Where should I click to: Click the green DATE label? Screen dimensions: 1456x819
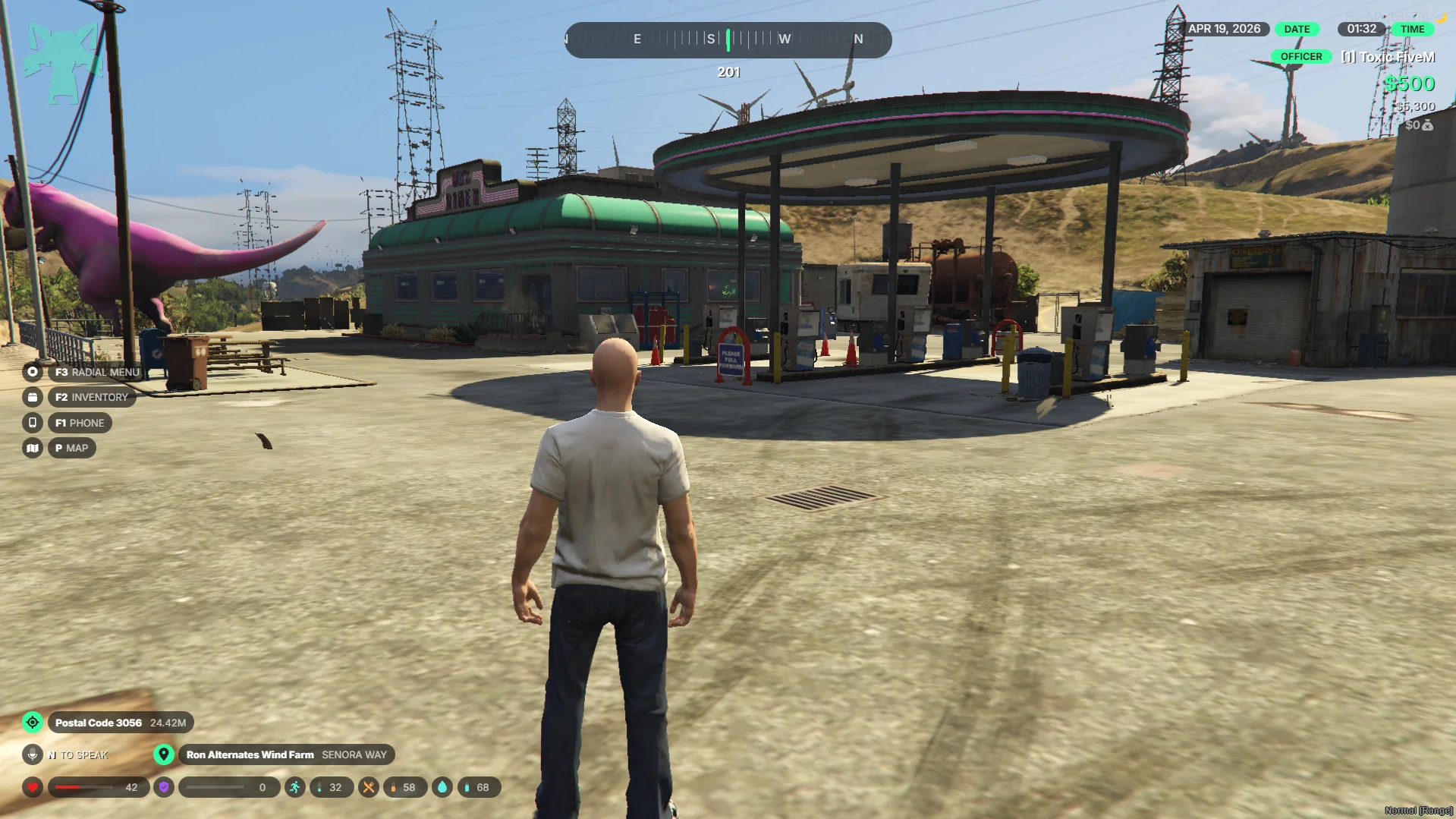tap(1297, 29)
